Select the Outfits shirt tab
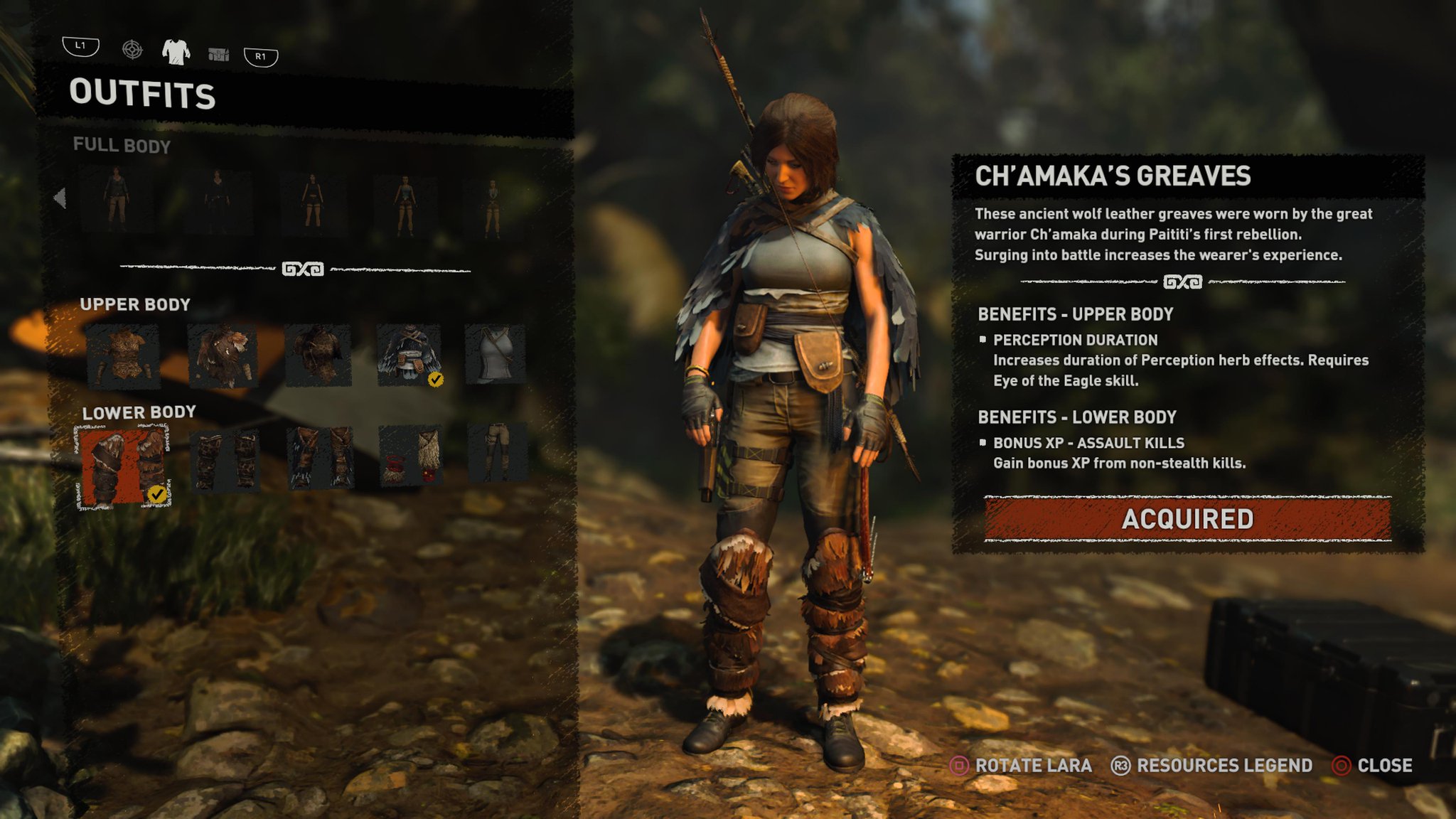1456x819 pixels. 176,51
